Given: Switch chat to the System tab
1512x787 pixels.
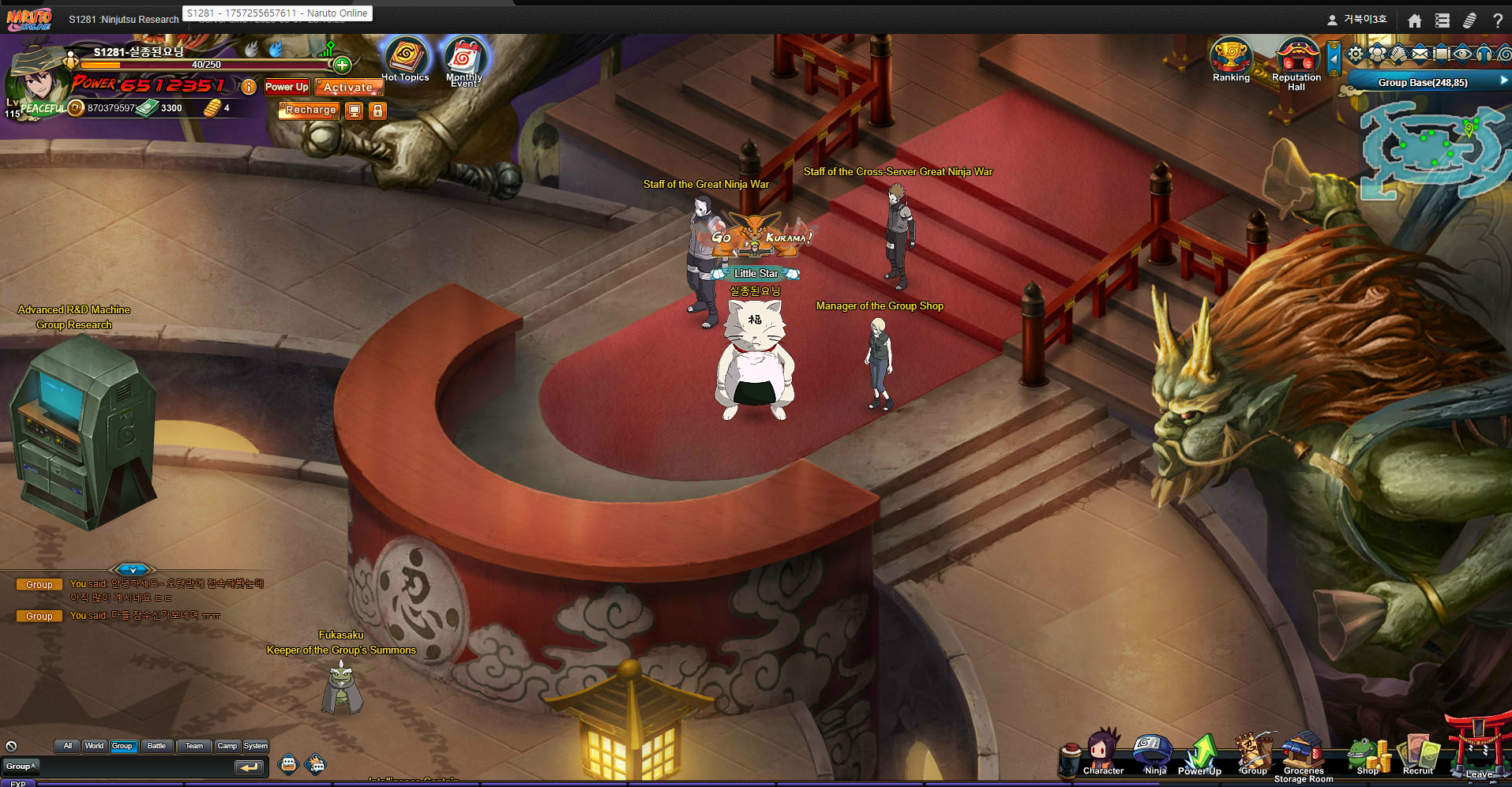Looking at the screenshot, I should click(255, 746).
